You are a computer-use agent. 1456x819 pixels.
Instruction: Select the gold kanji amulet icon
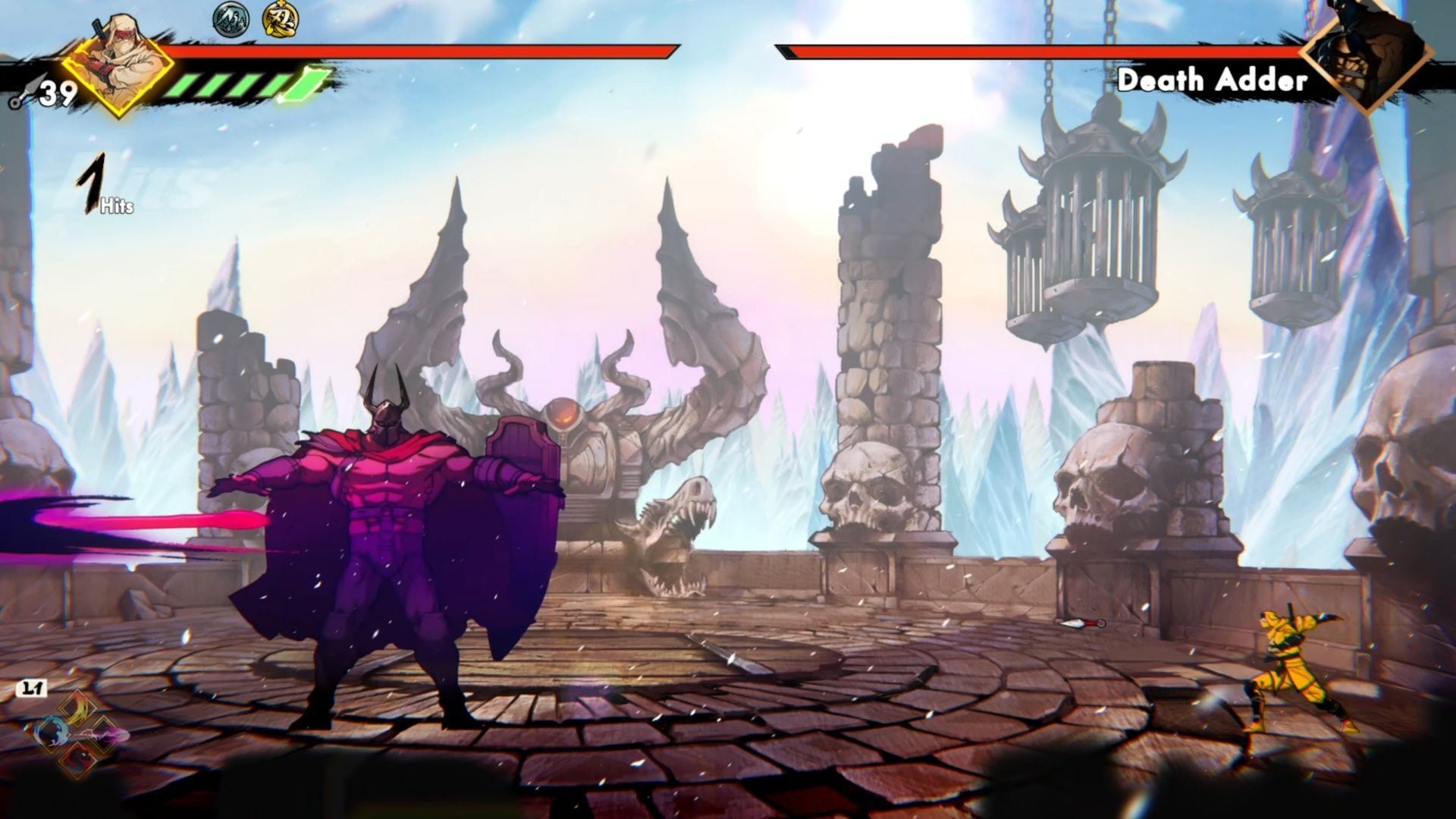pos(279,18)
